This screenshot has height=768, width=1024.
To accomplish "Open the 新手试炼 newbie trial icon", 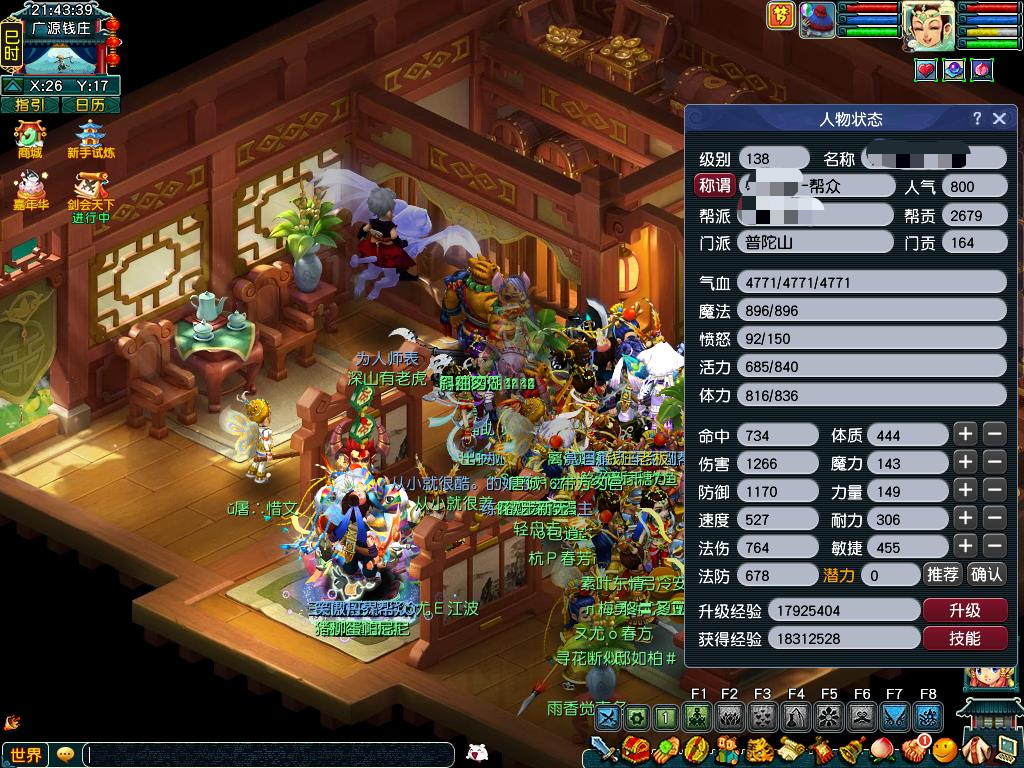I will click(x=91, y=138).
